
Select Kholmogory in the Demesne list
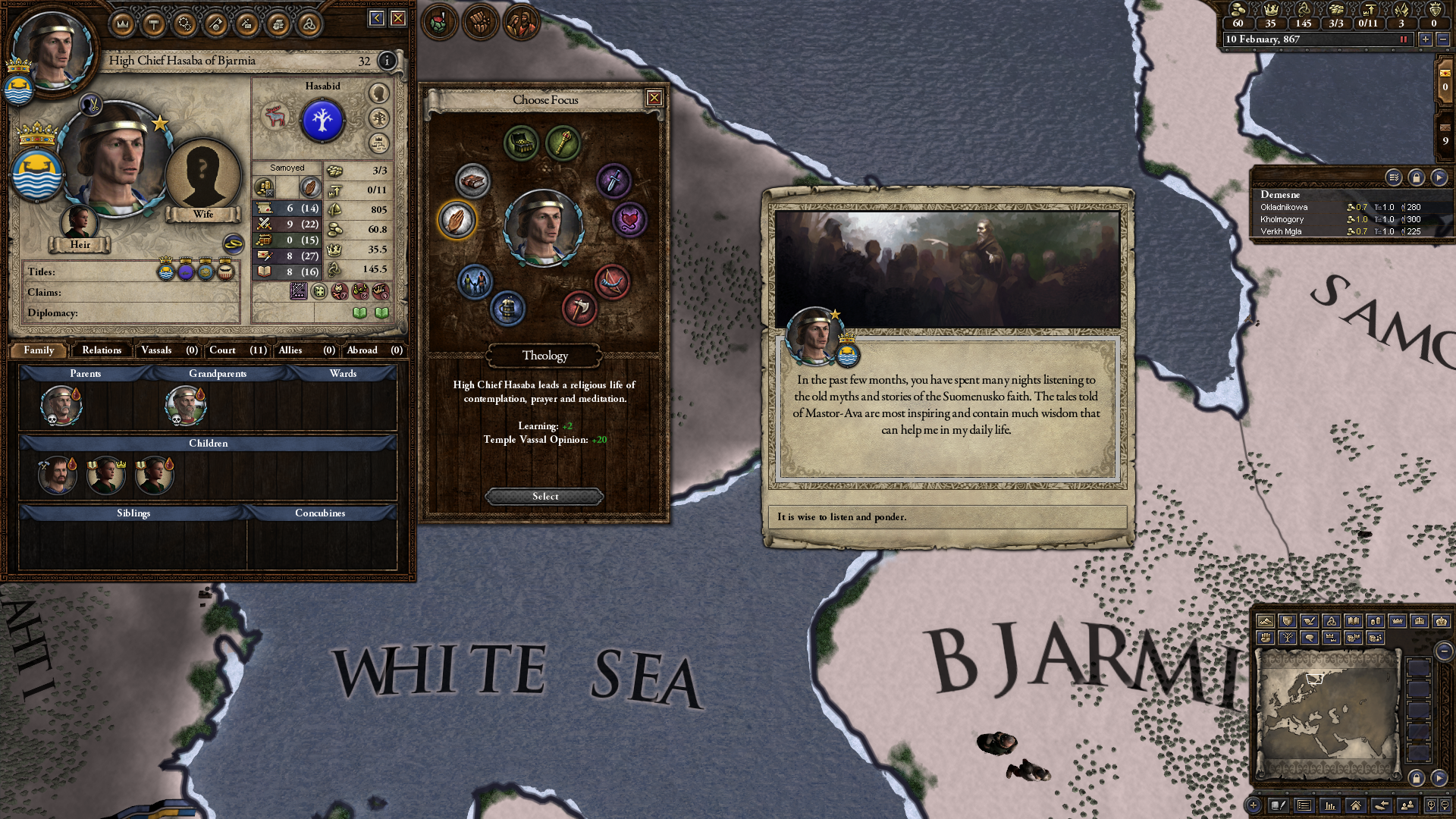1282,218
